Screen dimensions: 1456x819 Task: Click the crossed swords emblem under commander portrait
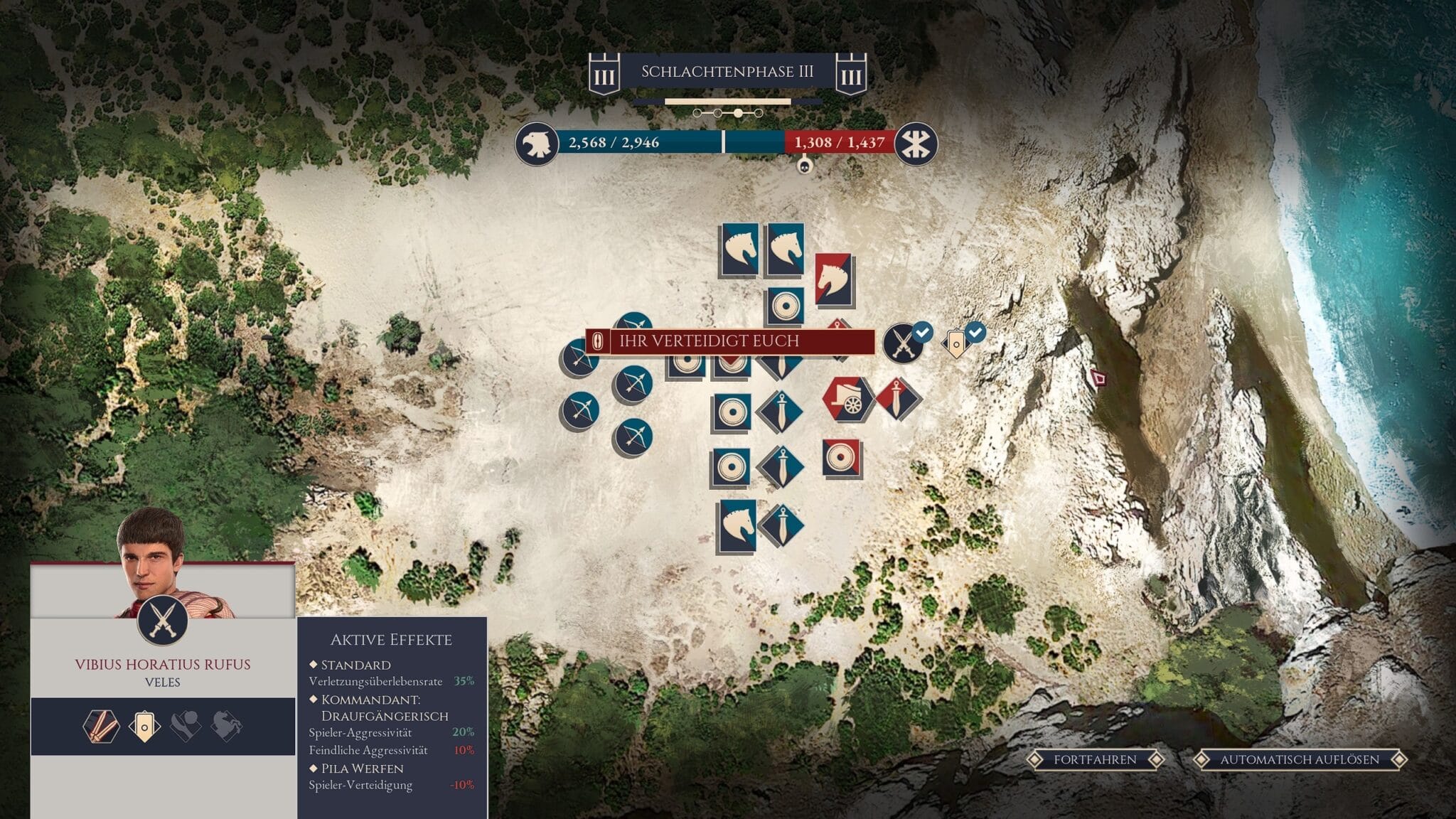[x=162, y=620]
